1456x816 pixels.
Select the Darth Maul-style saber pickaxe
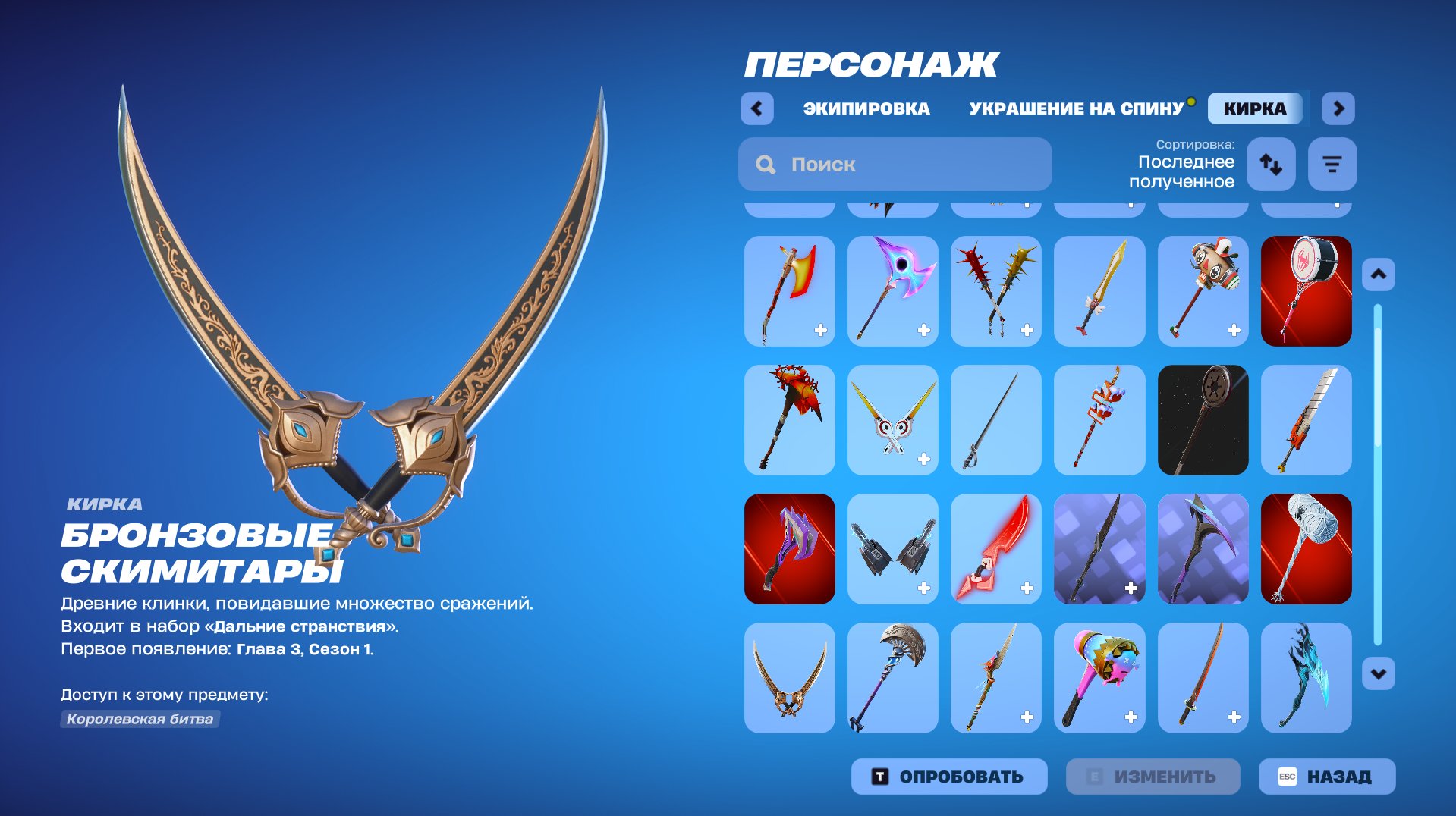pyautogui.click(x=1203, y=420)
